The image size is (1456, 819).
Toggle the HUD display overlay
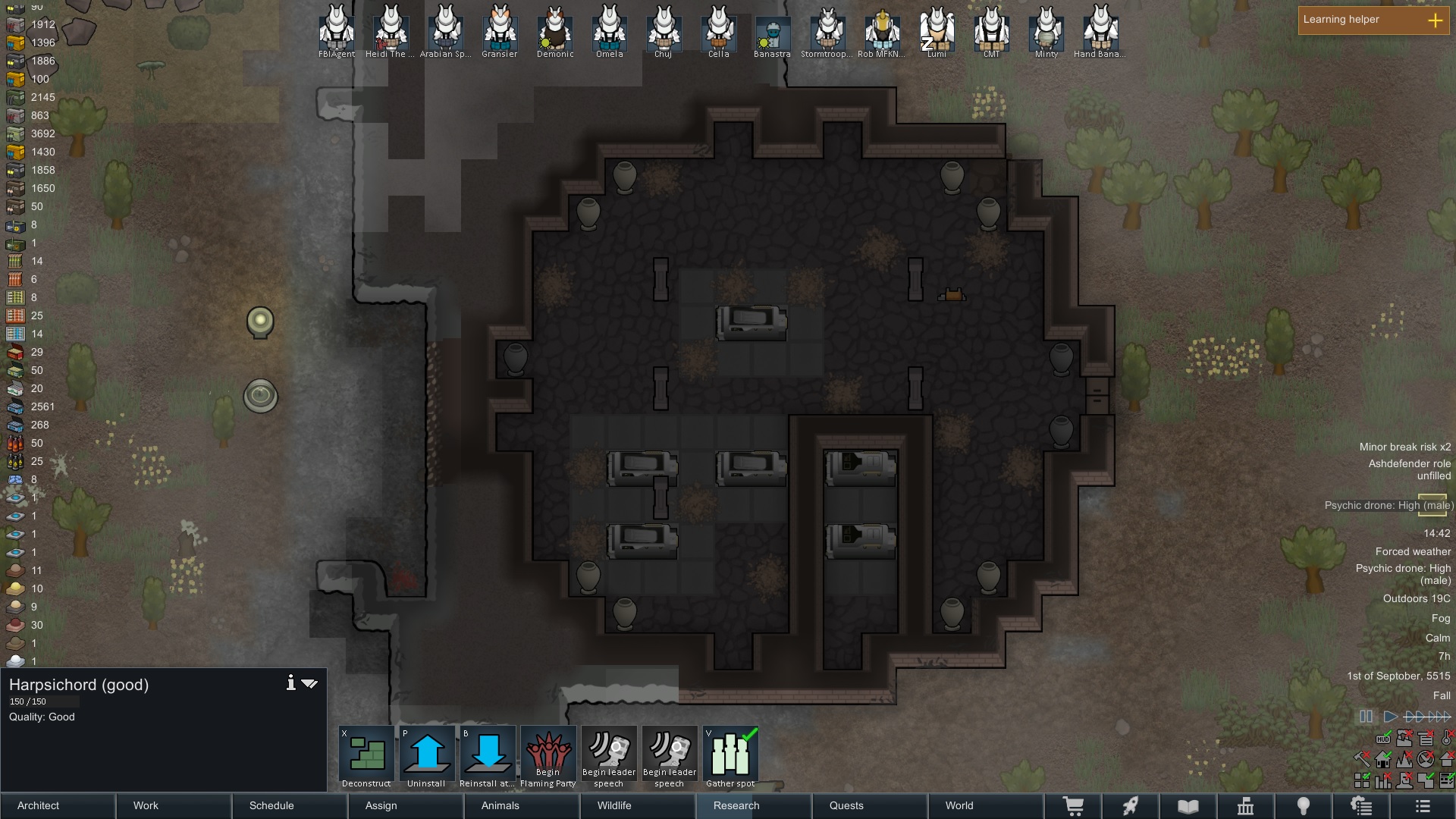pos(1382,739)
